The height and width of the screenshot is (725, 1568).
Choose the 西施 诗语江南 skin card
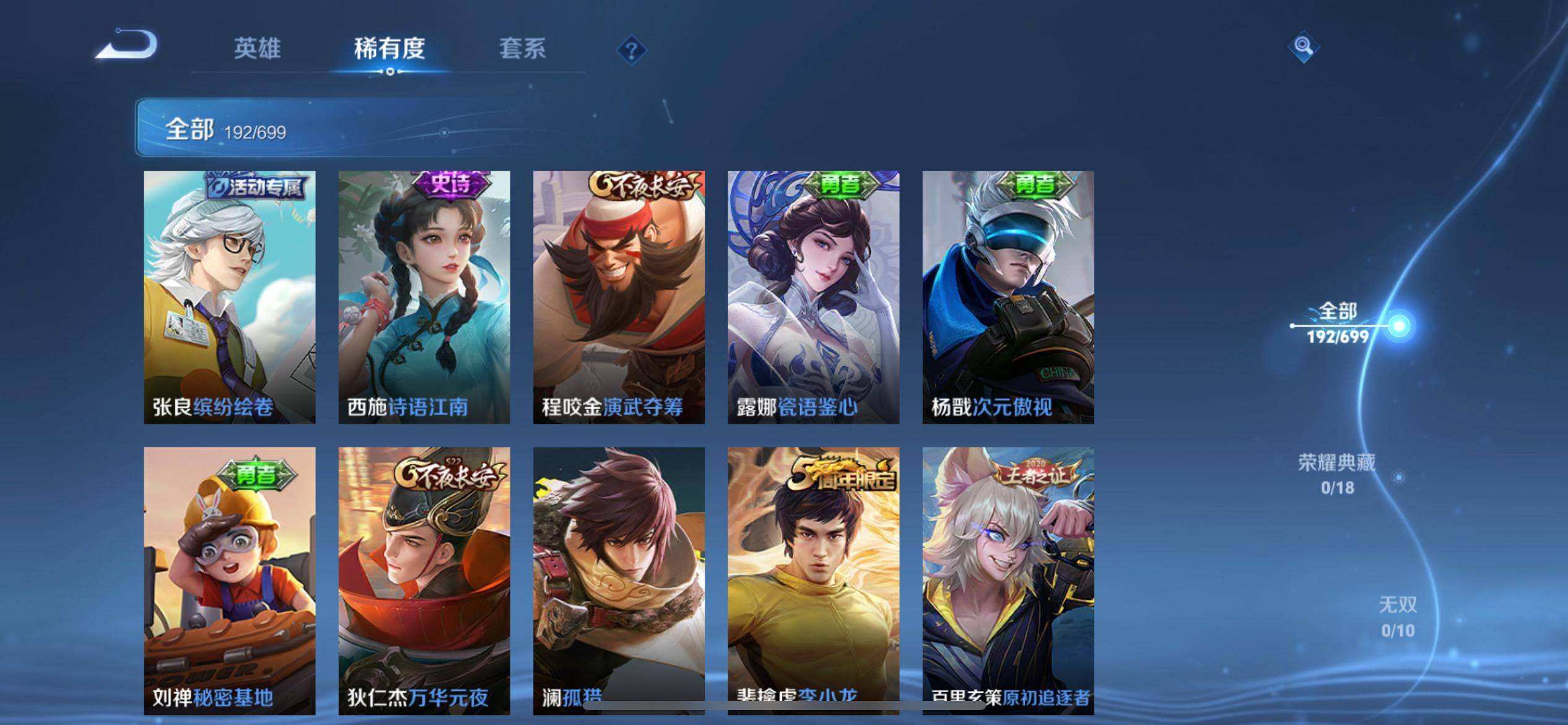coord(424,297)
